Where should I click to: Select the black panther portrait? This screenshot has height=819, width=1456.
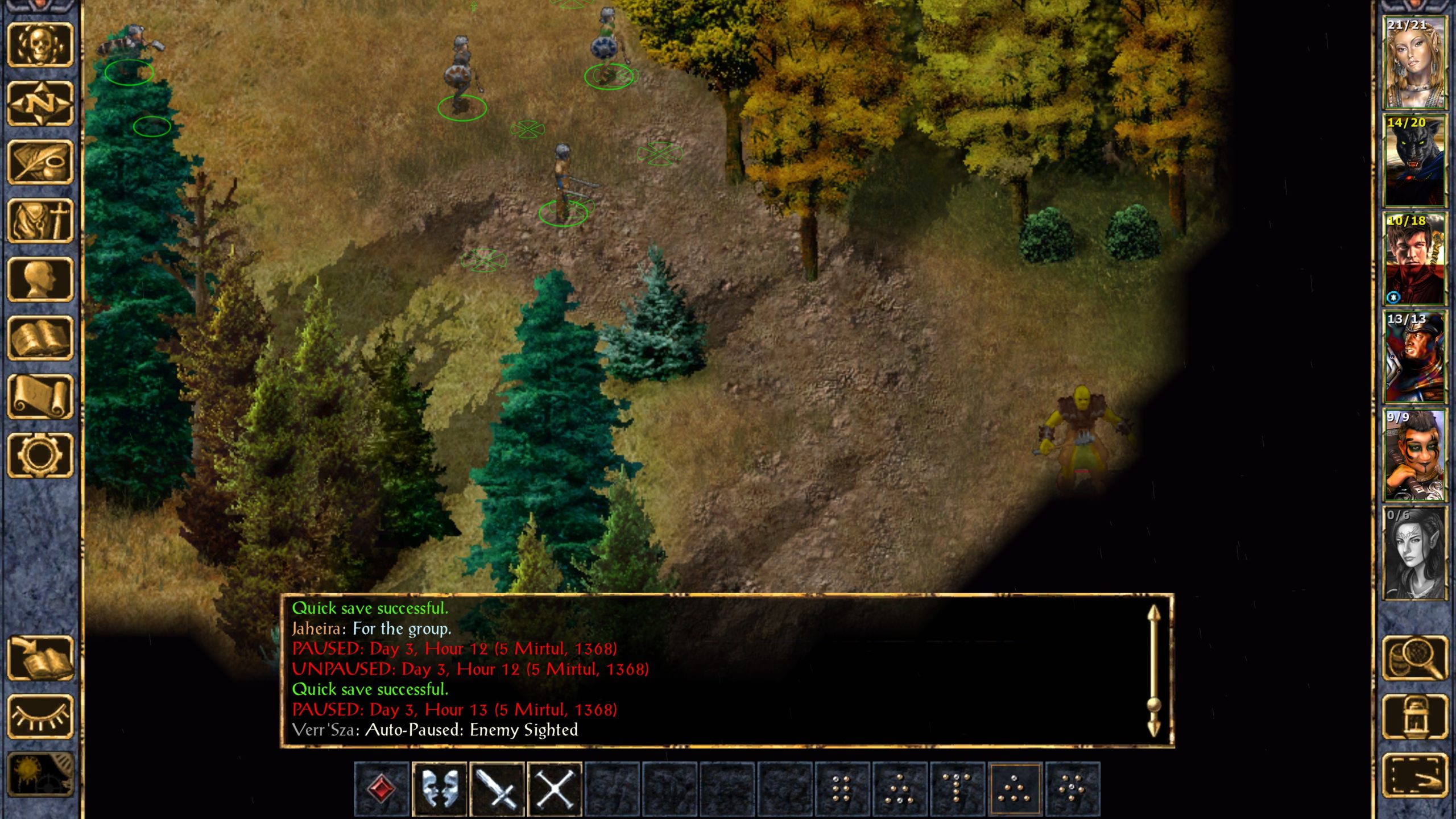(1414, 161)
